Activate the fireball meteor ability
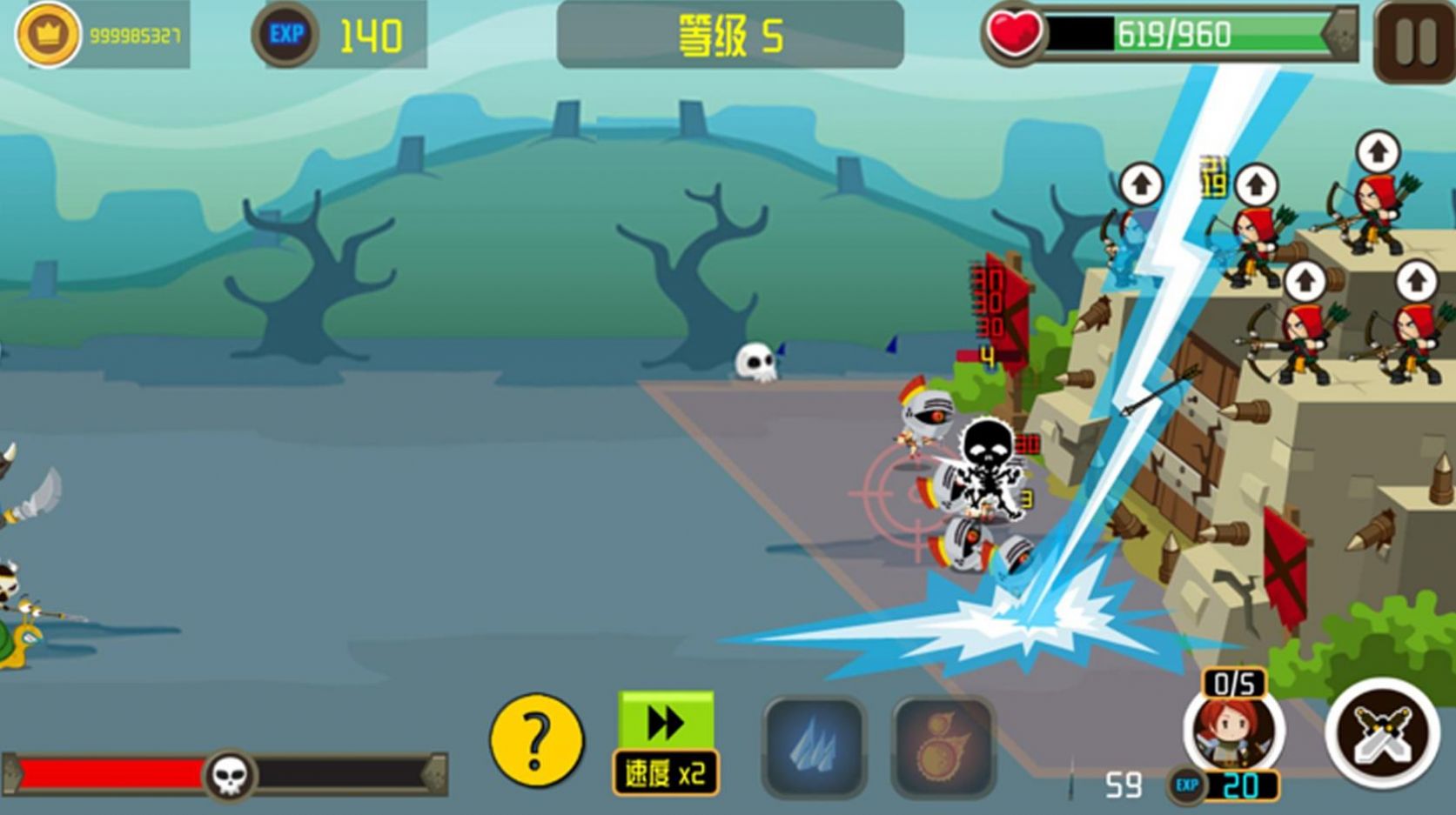 943,747
